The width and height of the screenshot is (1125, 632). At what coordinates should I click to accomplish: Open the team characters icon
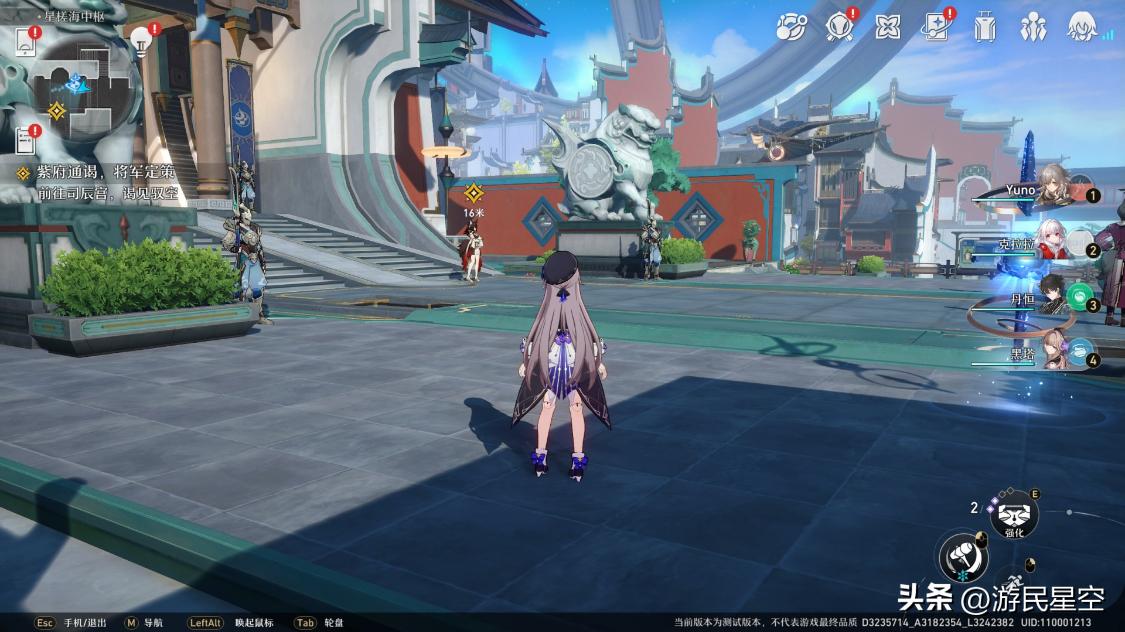coord(1033,27)
